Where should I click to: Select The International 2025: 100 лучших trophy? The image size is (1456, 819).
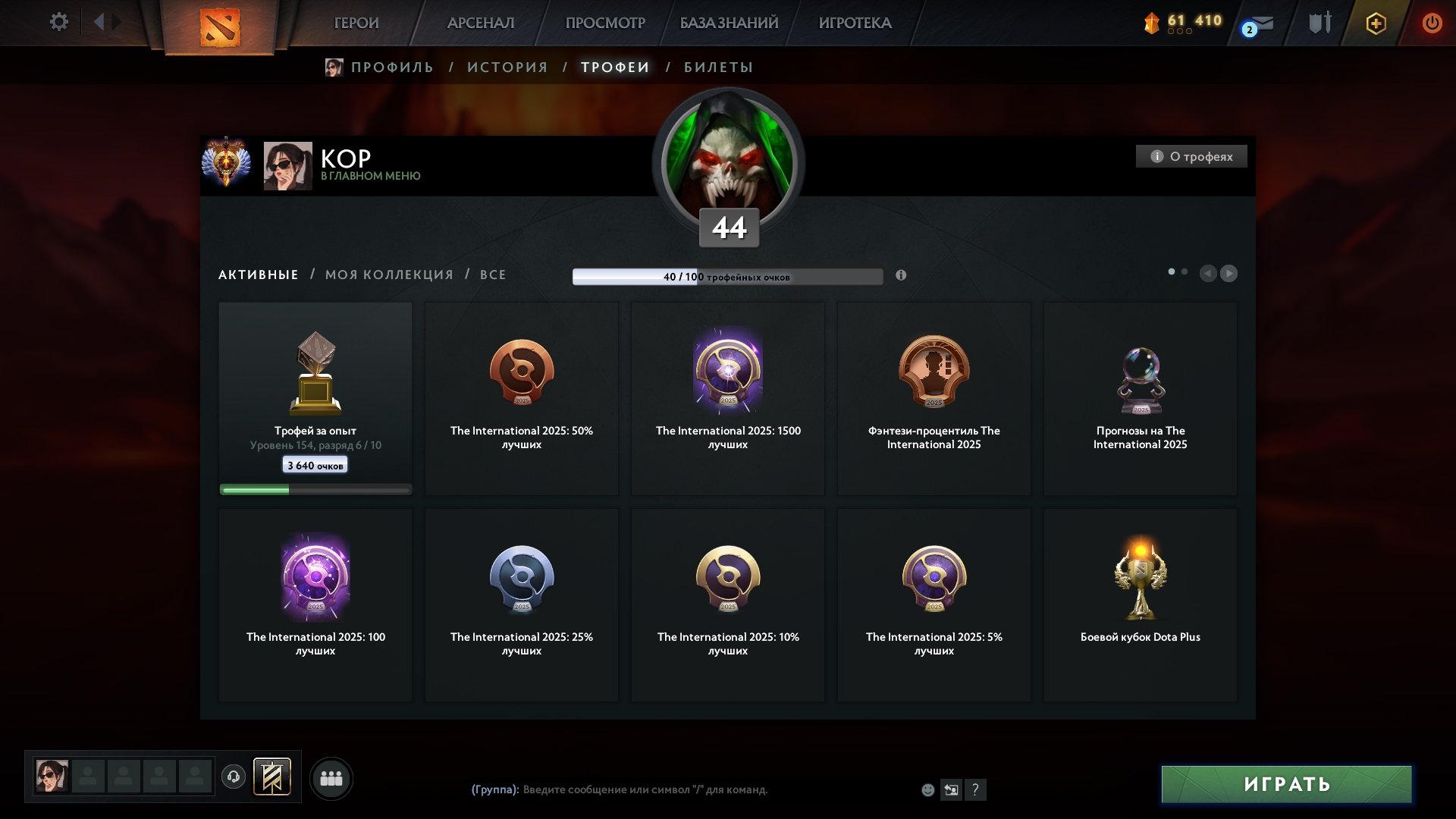tap(315, 604)
